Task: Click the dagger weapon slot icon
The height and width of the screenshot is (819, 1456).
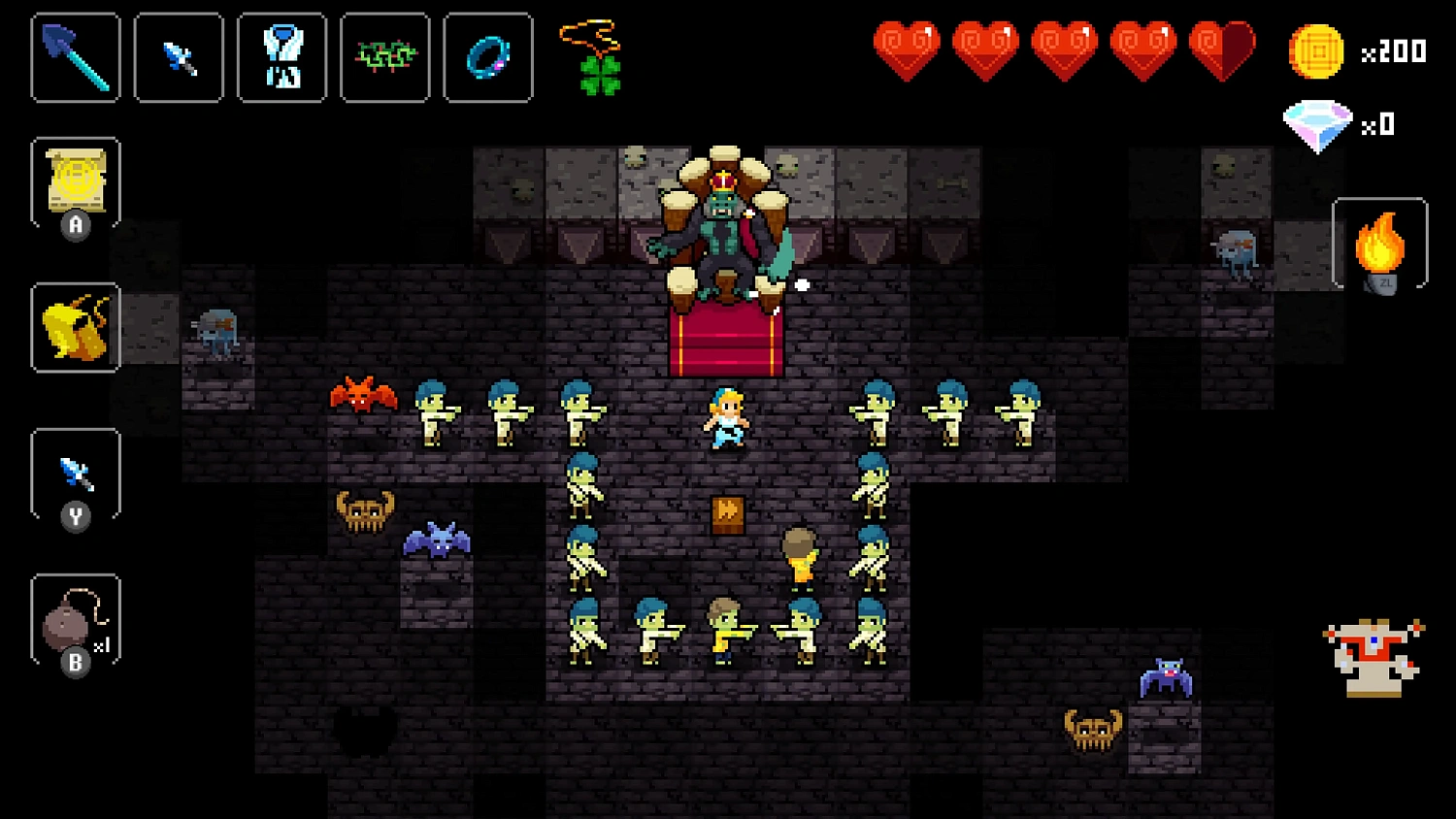Action: (179, 58)
